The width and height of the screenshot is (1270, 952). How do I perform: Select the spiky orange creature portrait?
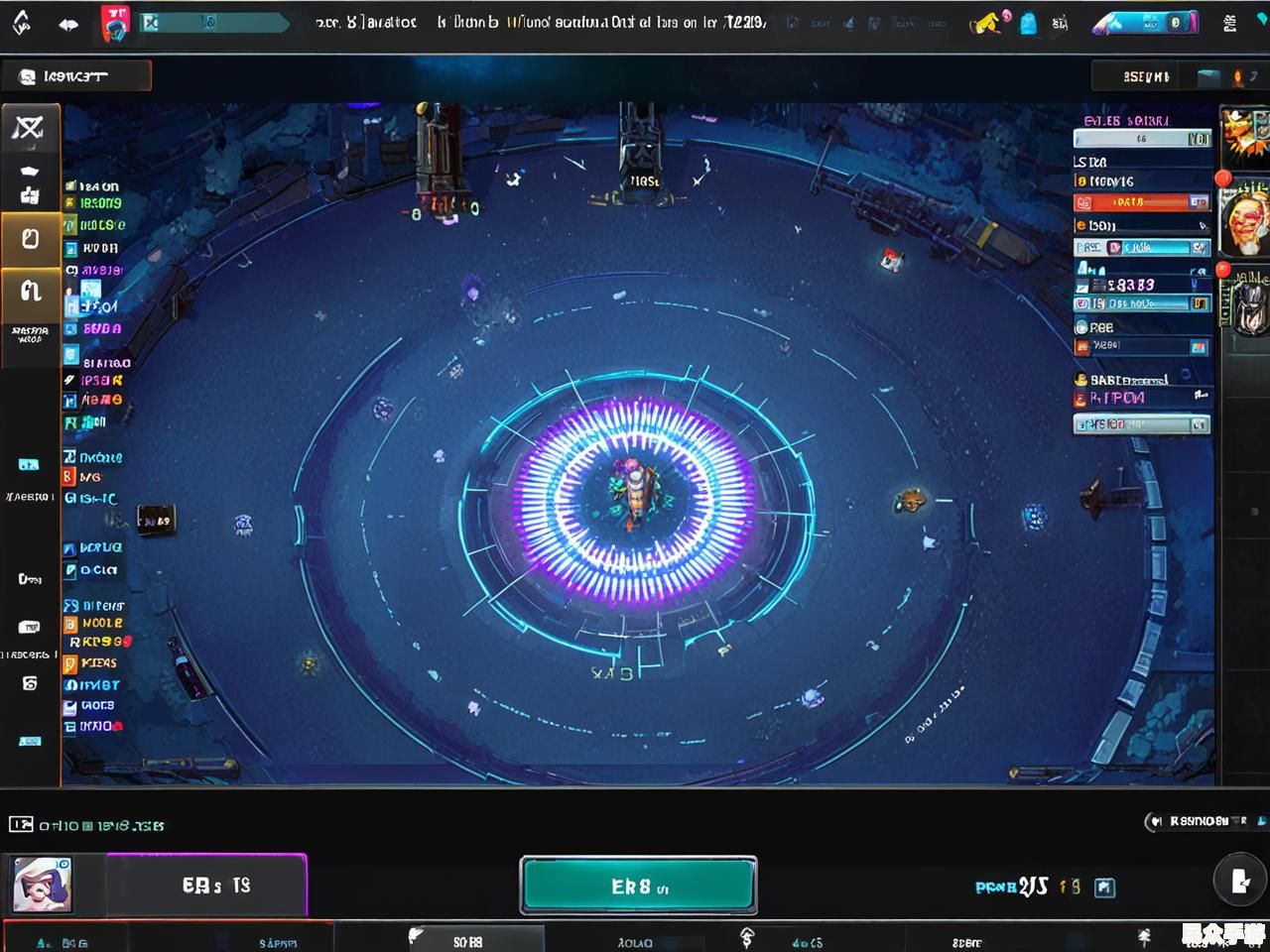[x=1244, y=136]
